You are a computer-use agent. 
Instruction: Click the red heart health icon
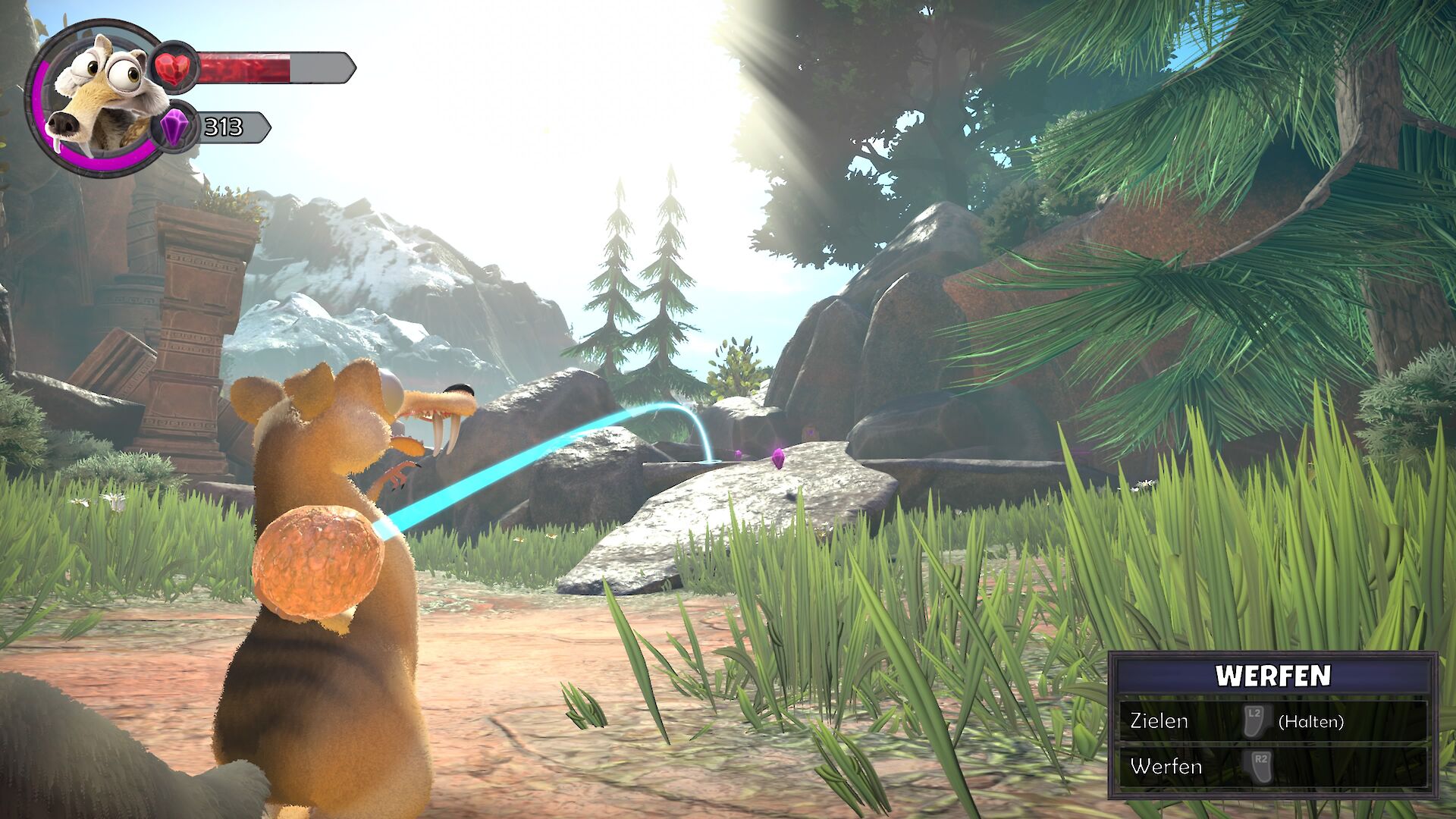174,67
